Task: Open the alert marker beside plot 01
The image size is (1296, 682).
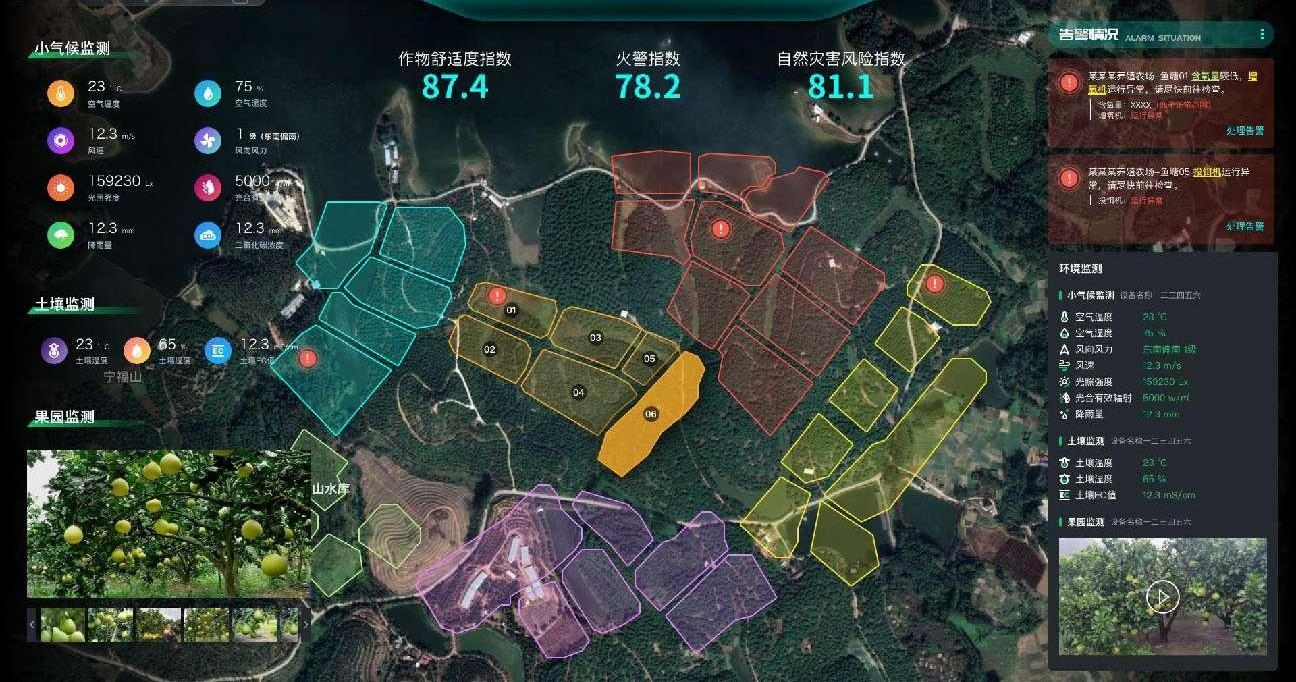Action: point(497,295)
